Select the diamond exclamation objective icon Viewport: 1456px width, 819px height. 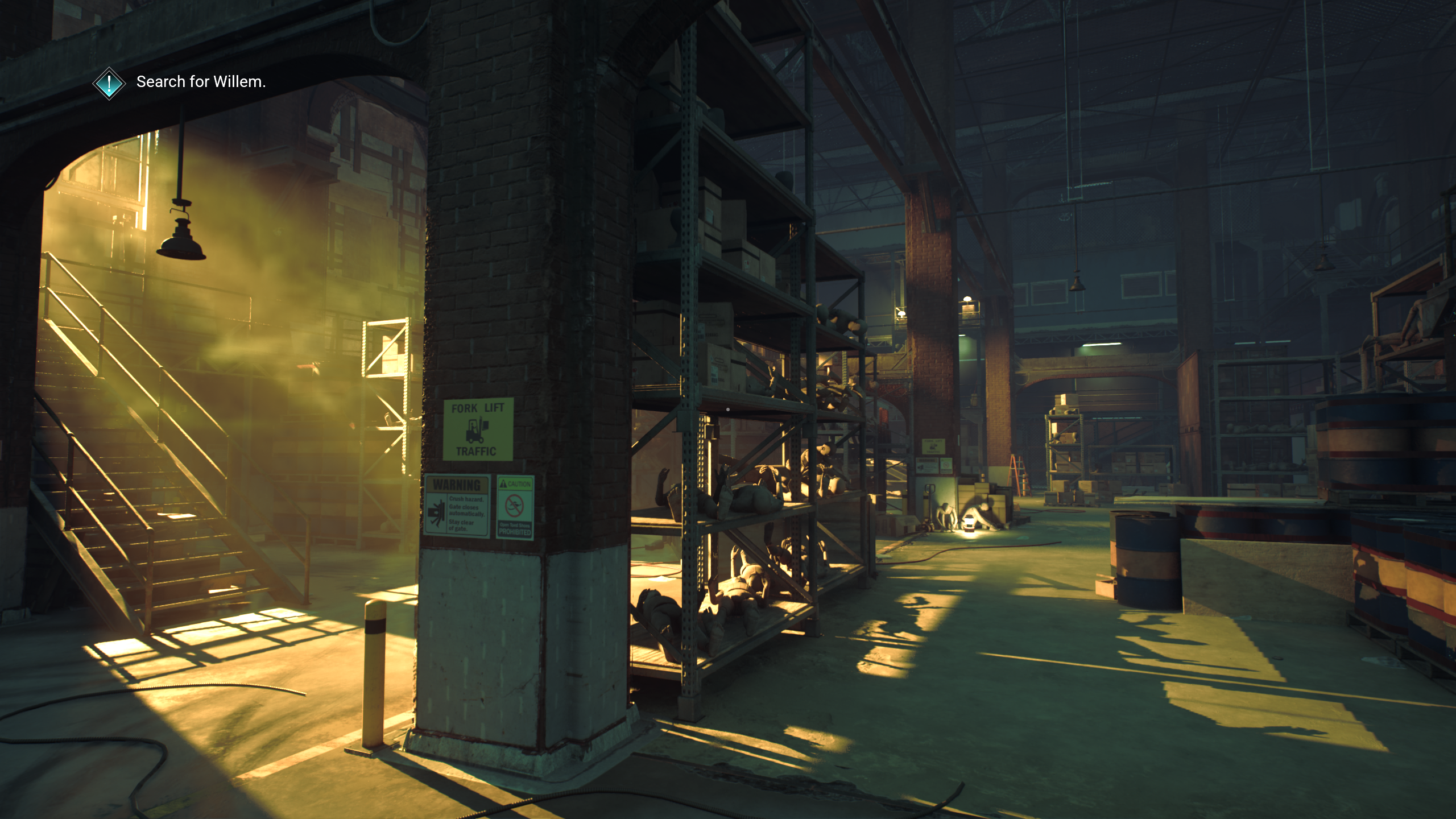point(109,84)
